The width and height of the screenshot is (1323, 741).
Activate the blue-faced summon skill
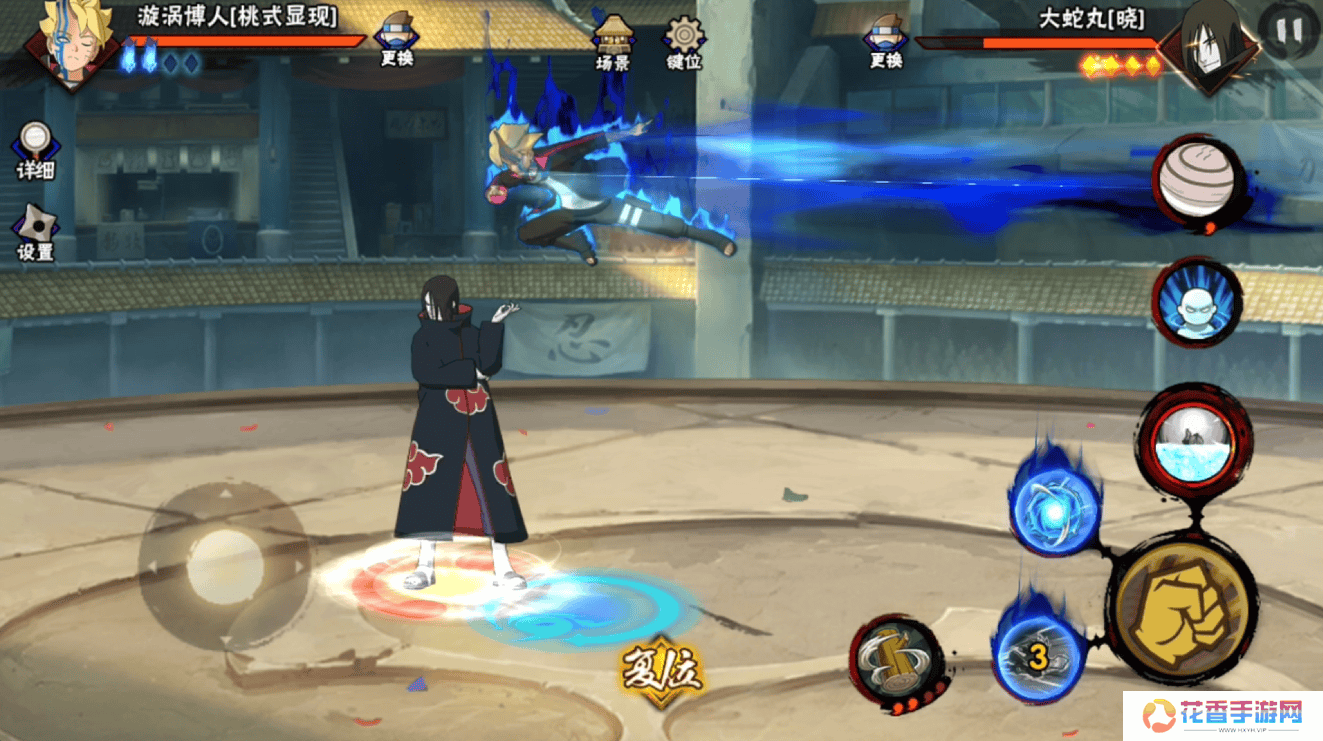click(x=1196, y=302)
